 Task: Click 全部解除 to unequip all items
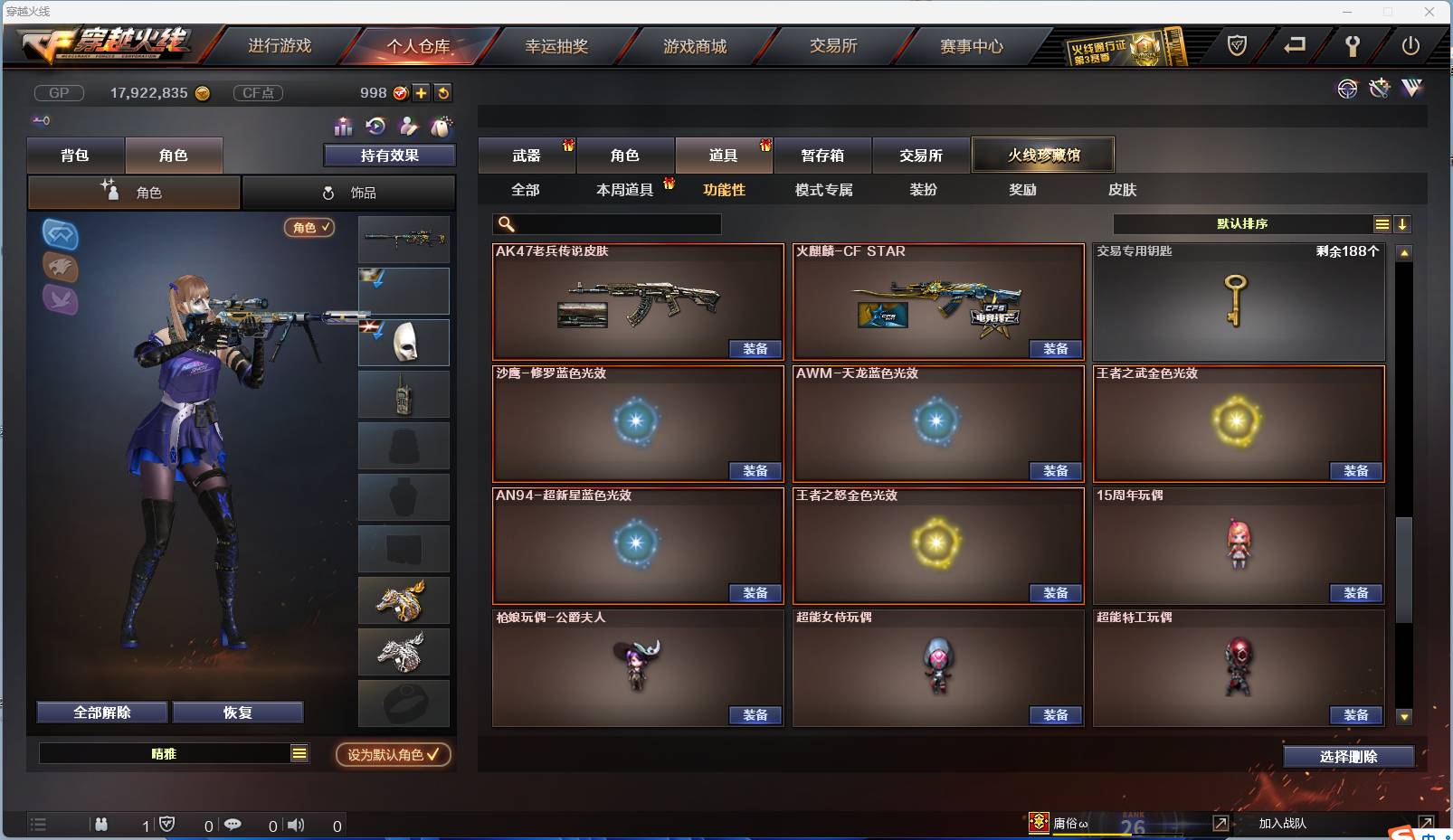[x=101, y=712]
